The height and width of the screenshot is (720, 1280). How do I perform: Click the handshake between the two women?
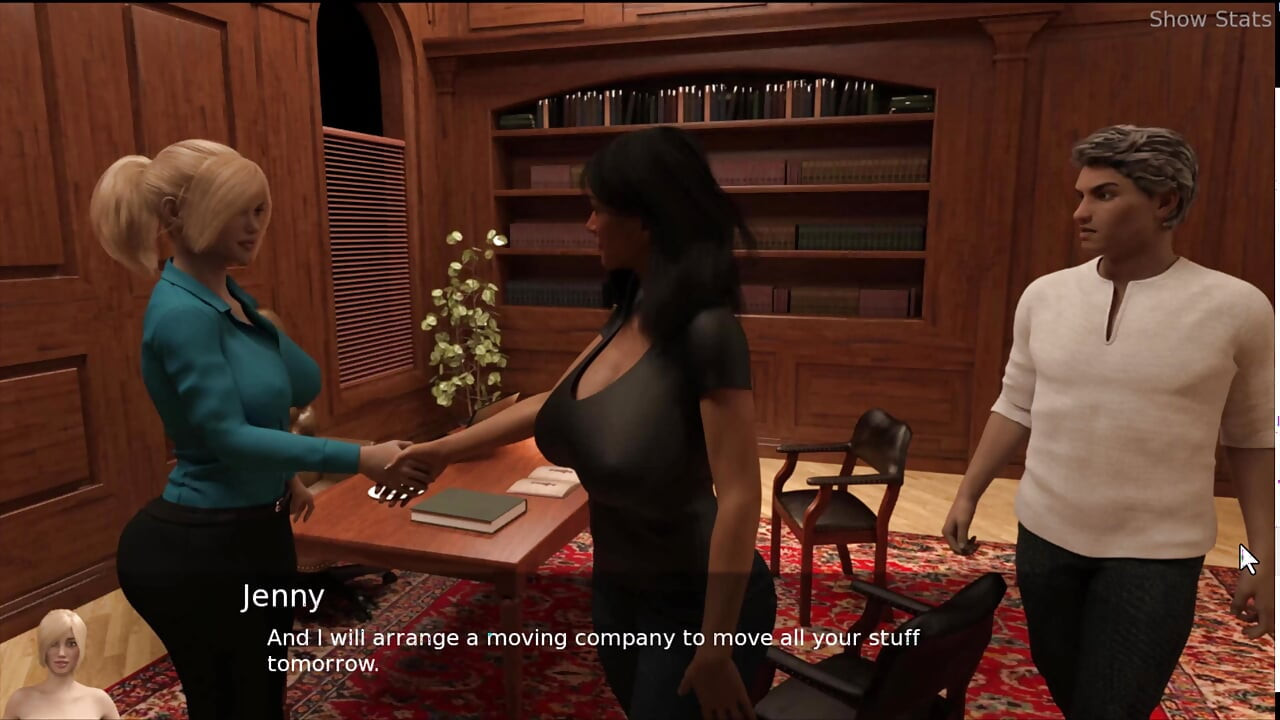[410, 460]
